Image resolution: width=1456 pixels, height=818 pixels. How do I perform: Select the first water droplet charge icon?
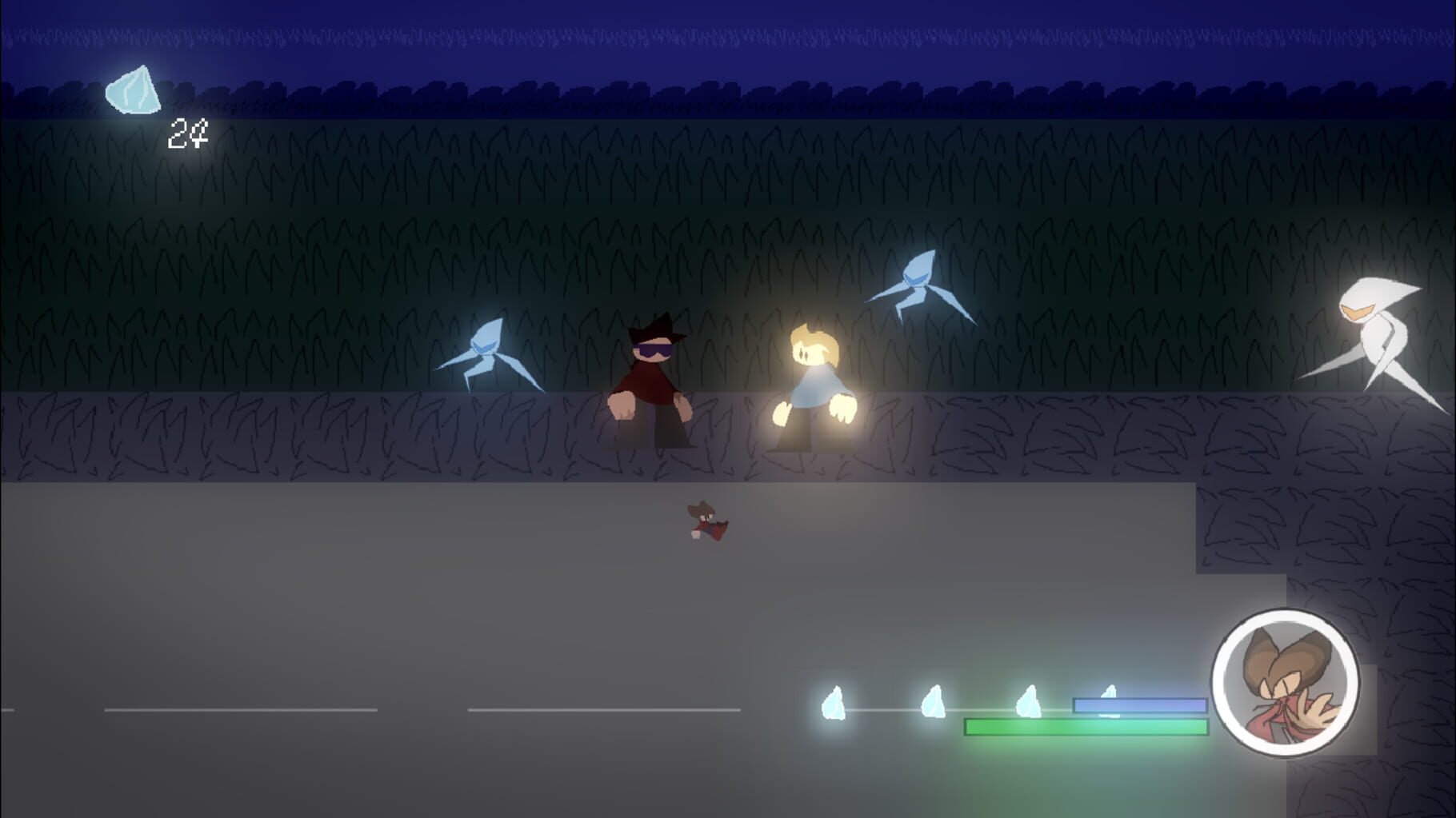coord(834,704)
